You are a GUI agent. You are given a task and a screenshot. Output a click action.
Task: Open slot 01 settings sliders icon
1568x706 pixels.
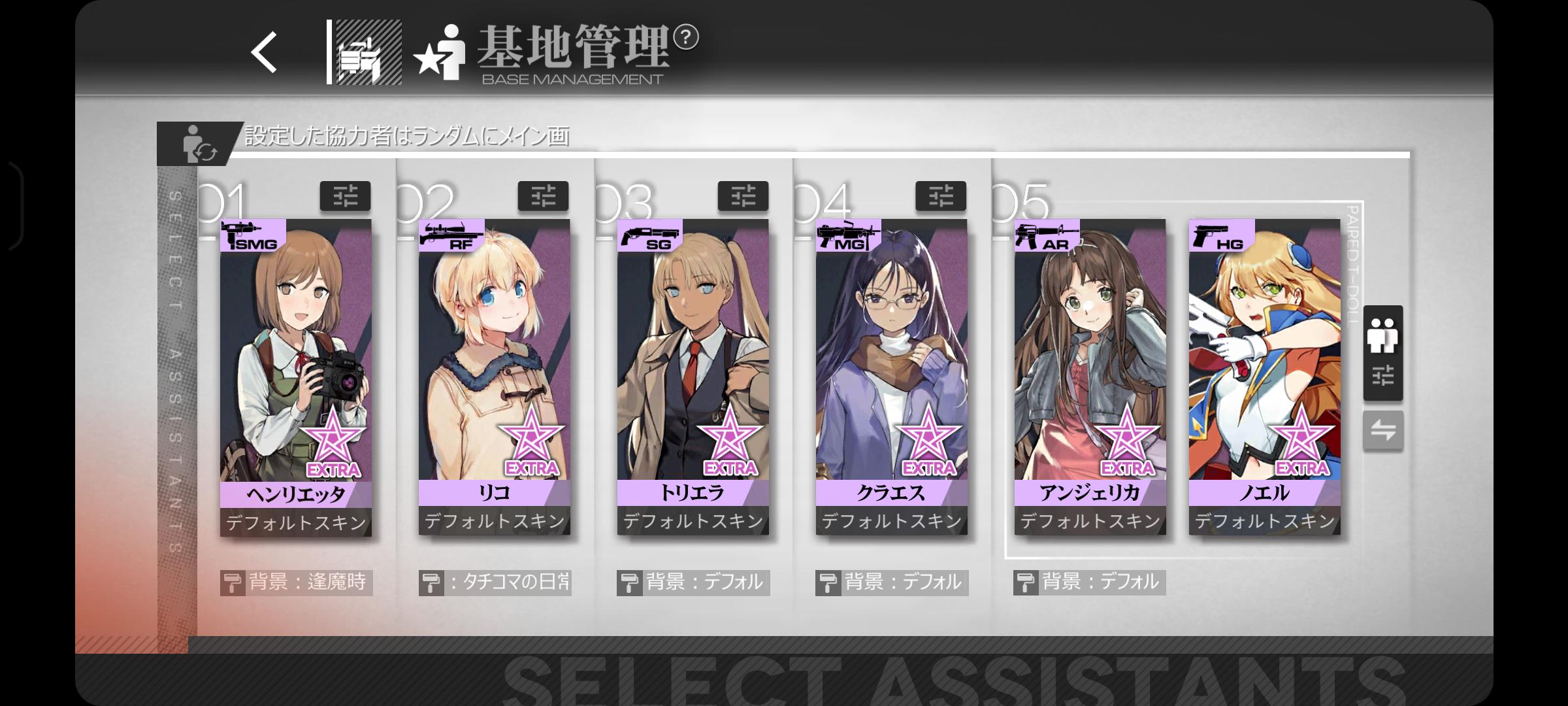tap(345, 196)
